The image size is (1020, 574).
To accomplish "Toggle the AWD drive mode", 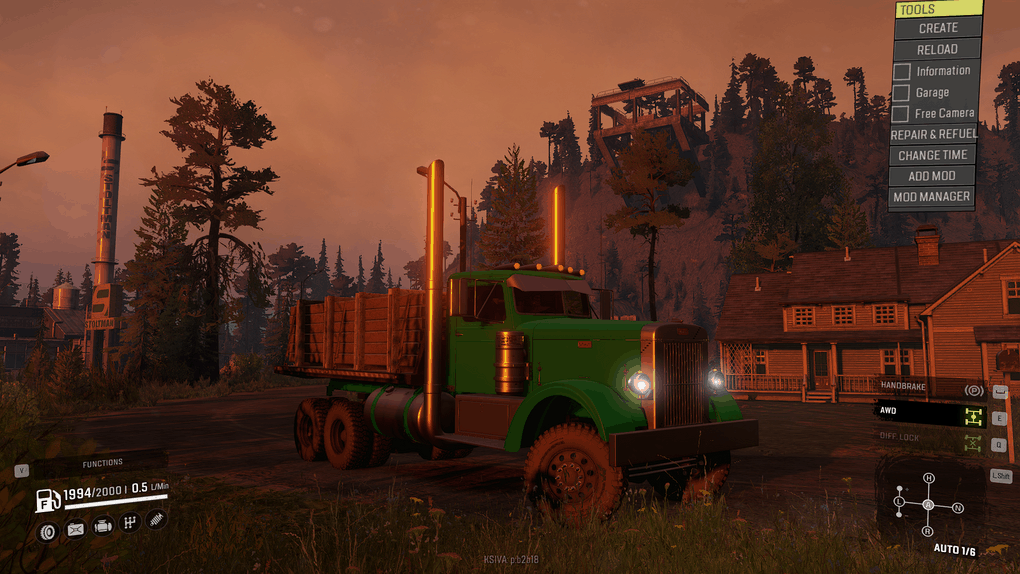I will pos(930,412).
